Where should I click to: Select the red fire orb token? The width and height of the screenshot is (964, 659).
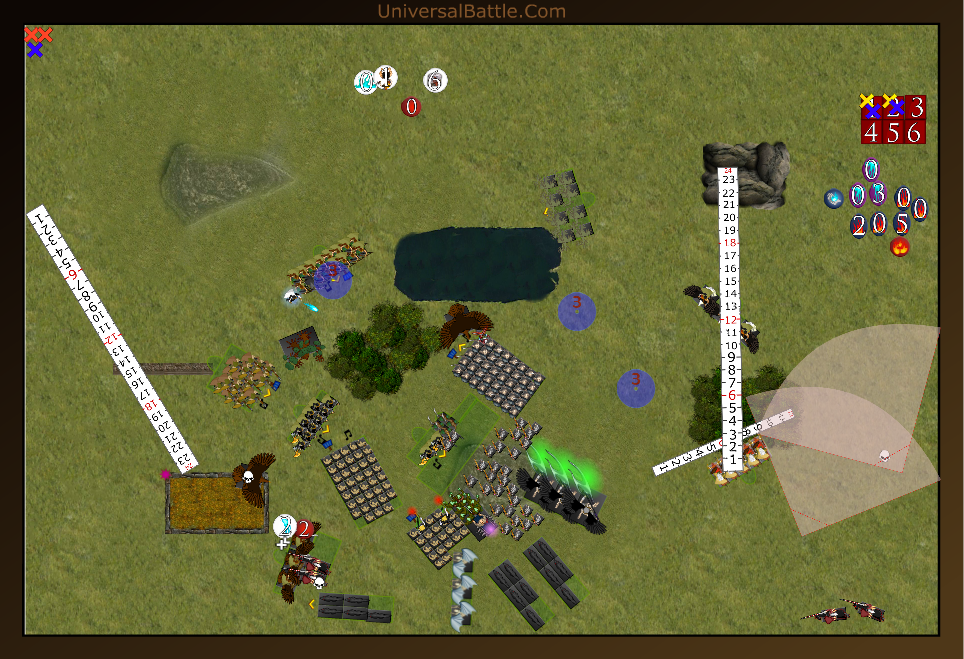click(x=899, y=246)
